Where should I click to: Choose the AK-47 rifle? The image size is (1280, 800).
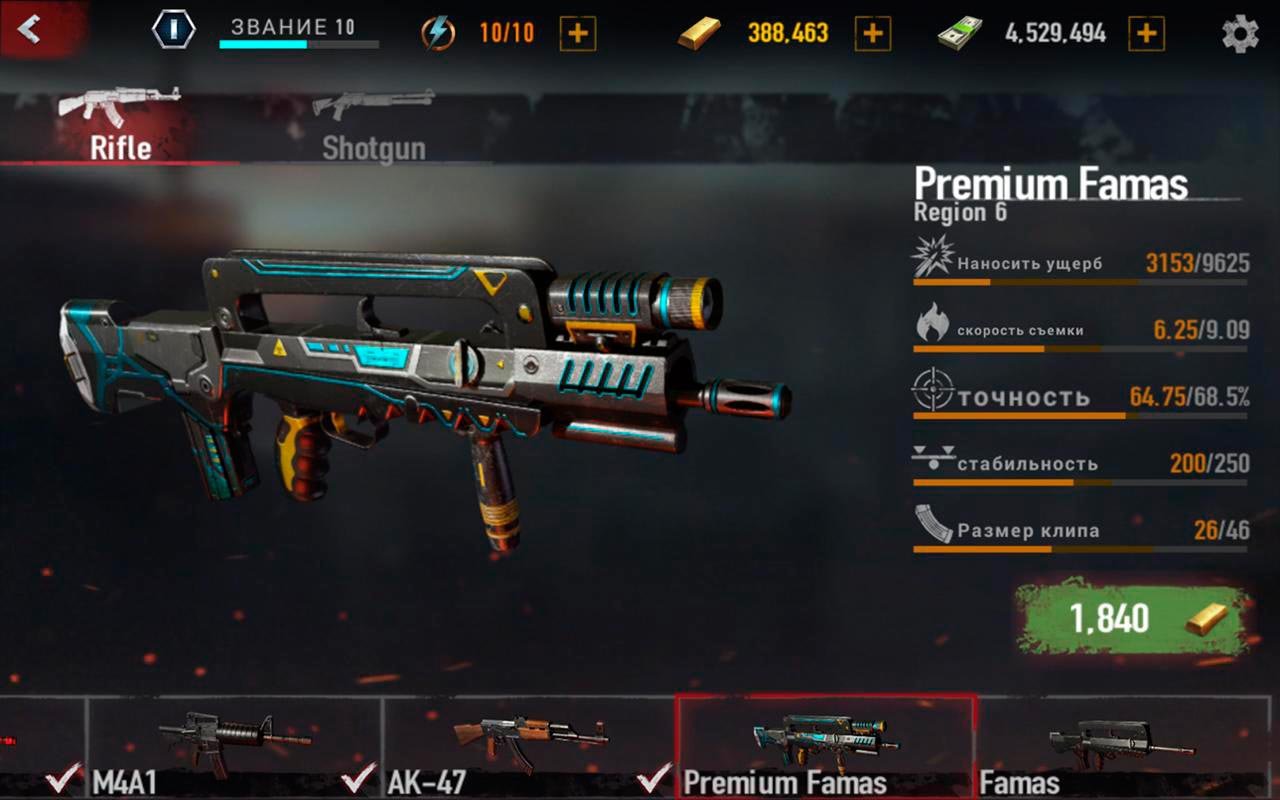(x=530, y=747)
